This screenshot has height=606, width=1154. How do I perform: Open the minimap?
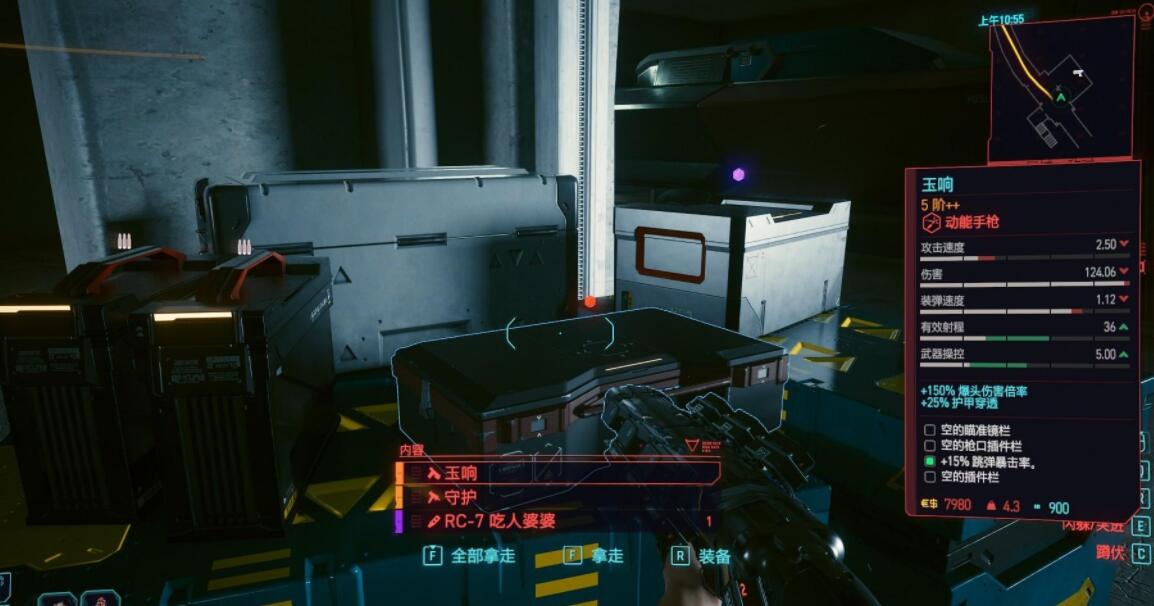click(x=1062, y=88)
